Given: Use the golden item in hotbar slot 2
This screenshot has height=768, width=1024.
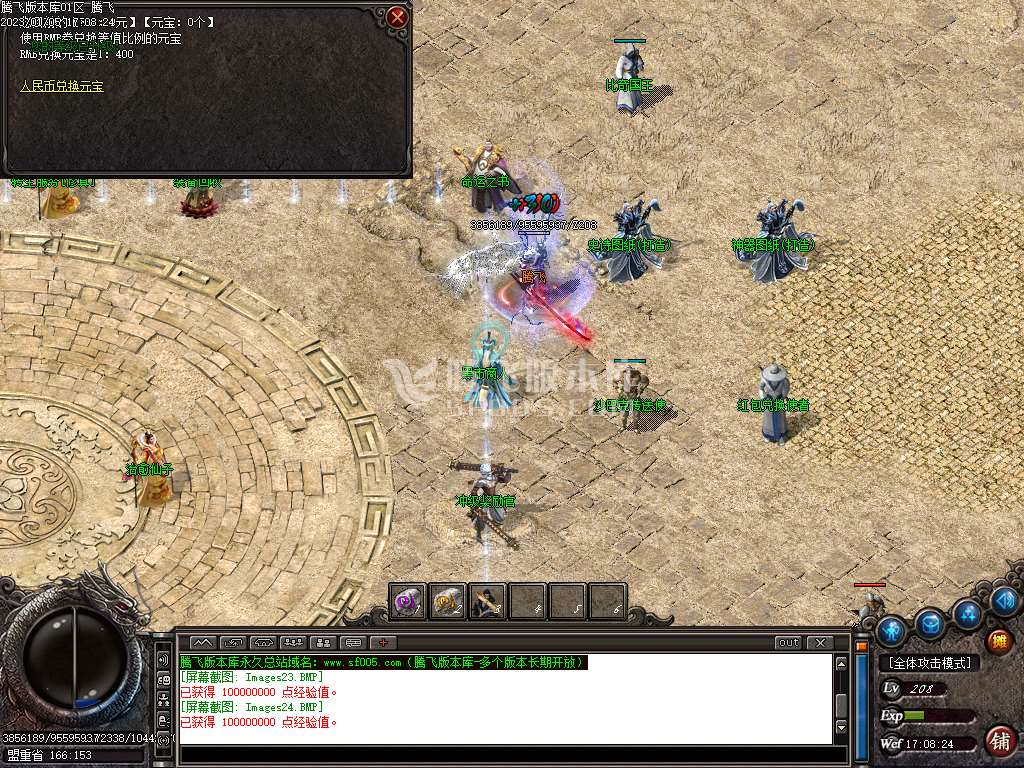Looking at the screenshot, I should click(447, 602).
